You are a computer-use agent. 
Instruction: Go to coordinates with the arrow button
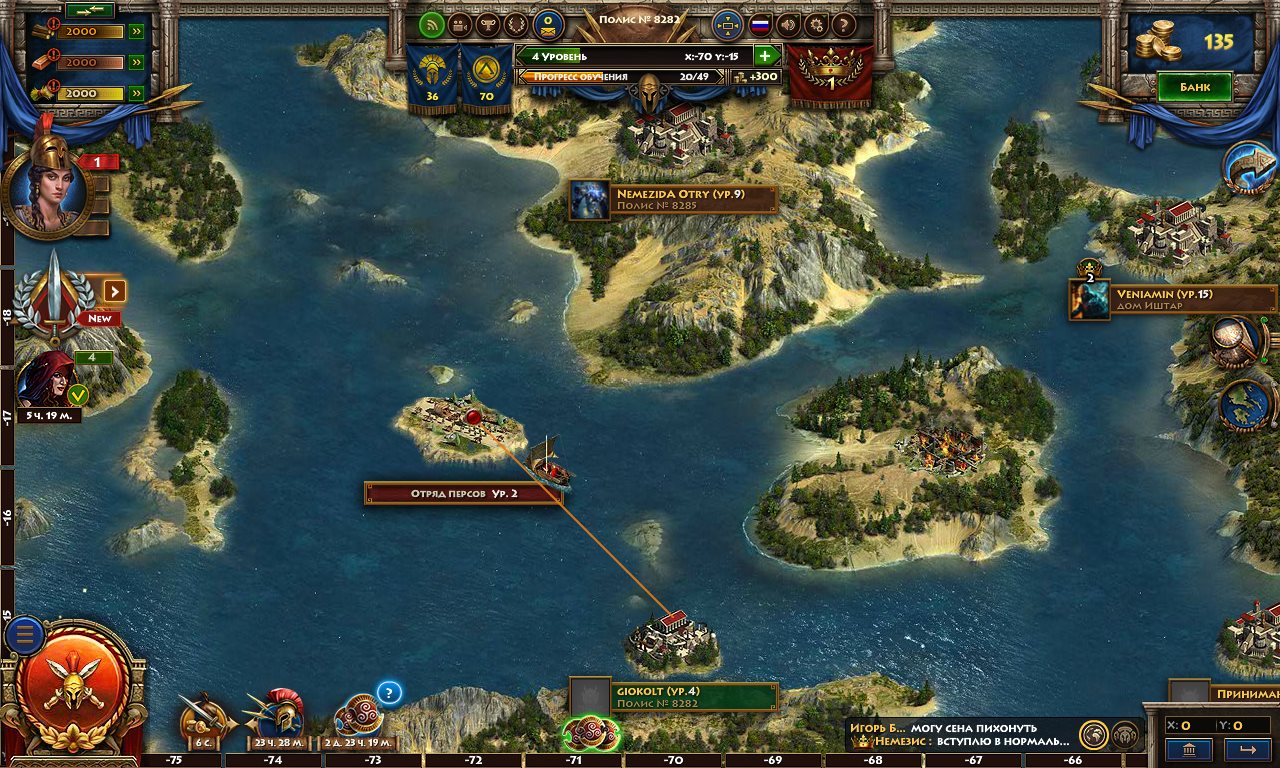pyautogui.click(x=1246, y=749)
